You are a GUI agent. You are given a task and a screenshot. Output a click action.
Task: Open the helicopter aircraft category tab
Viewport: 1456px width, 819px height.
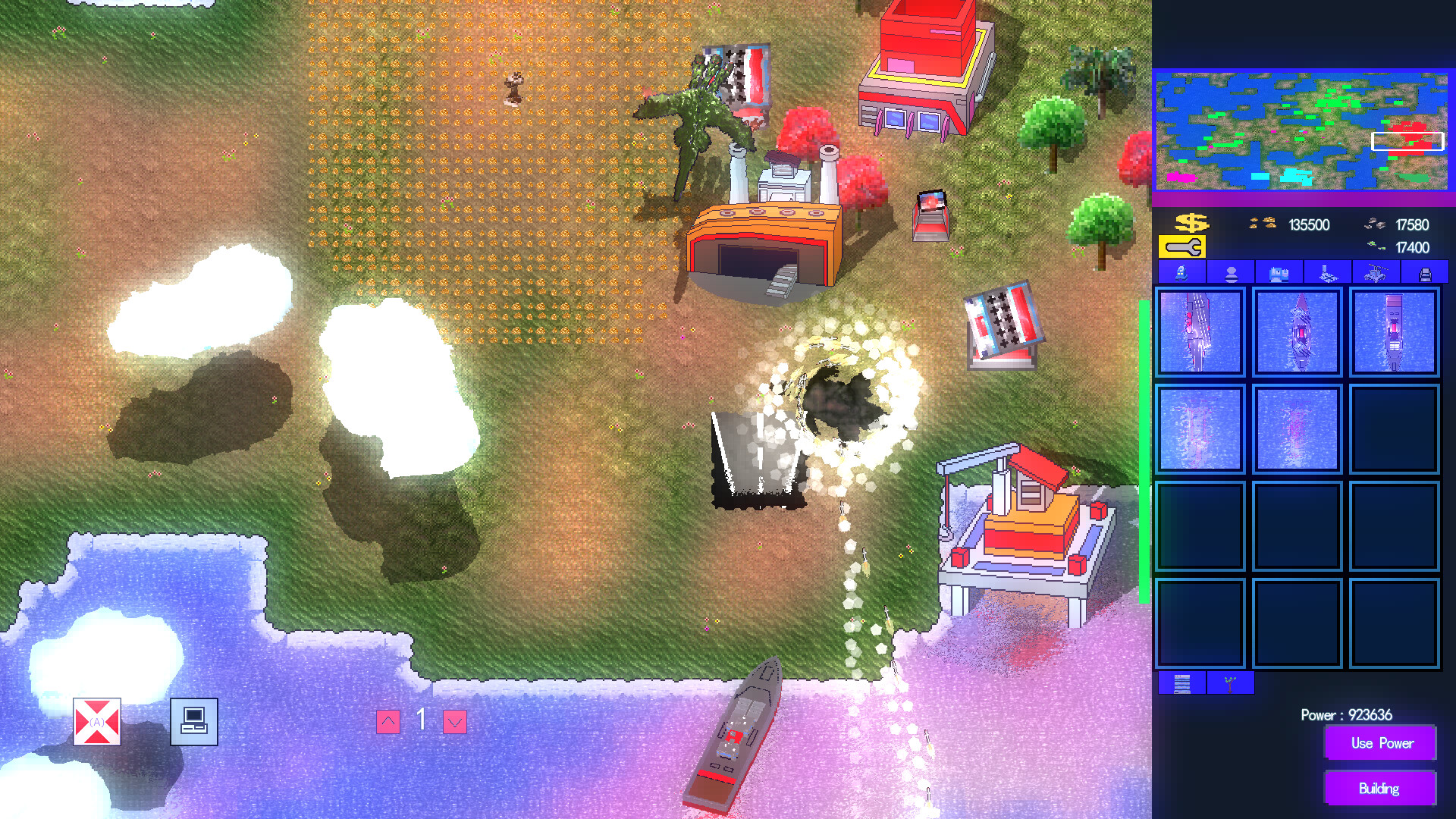pyautogui.click(x=1375, y=271)
